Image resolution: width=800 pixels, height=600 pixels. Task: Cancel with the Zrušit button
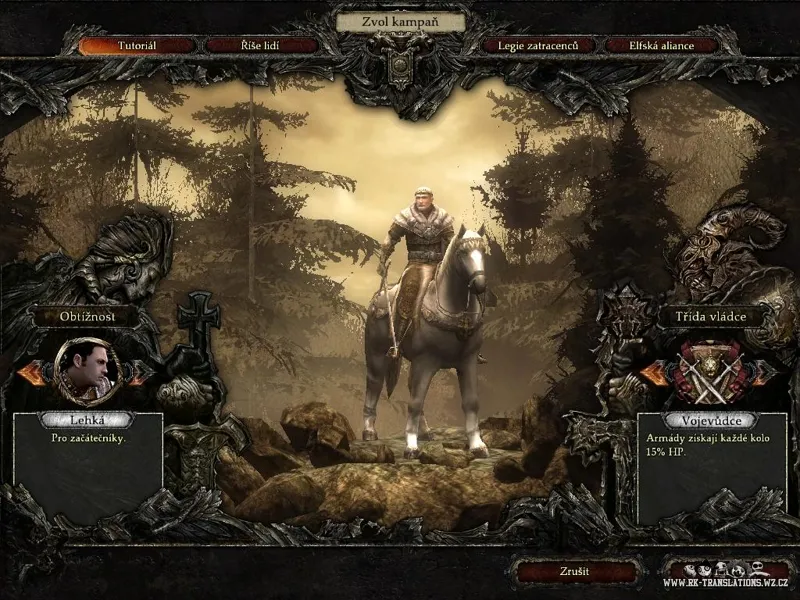coord(574,572)
